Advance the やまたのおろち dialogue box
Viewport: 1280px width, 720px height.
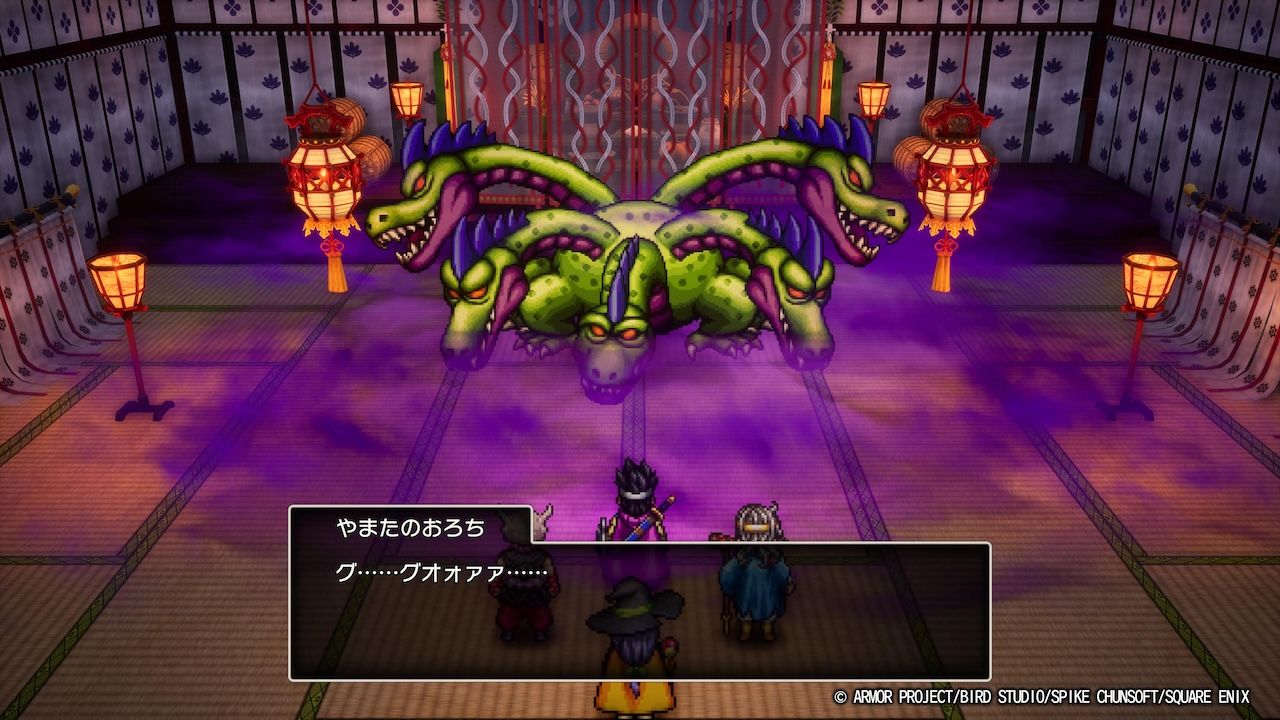[640, 610]
